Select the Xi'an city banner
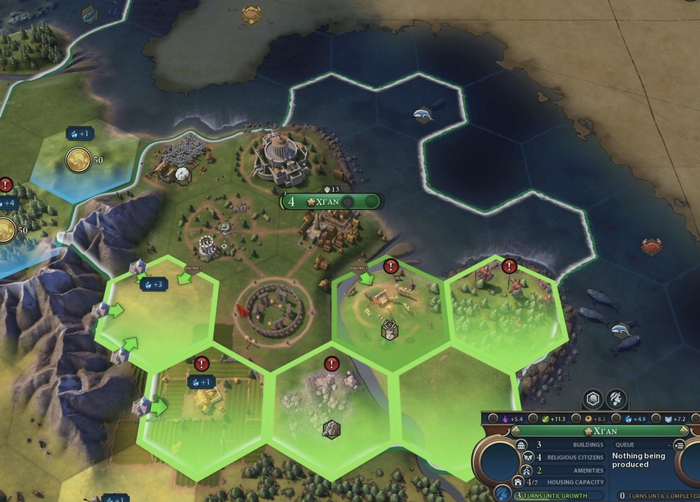 pos(332,201)
